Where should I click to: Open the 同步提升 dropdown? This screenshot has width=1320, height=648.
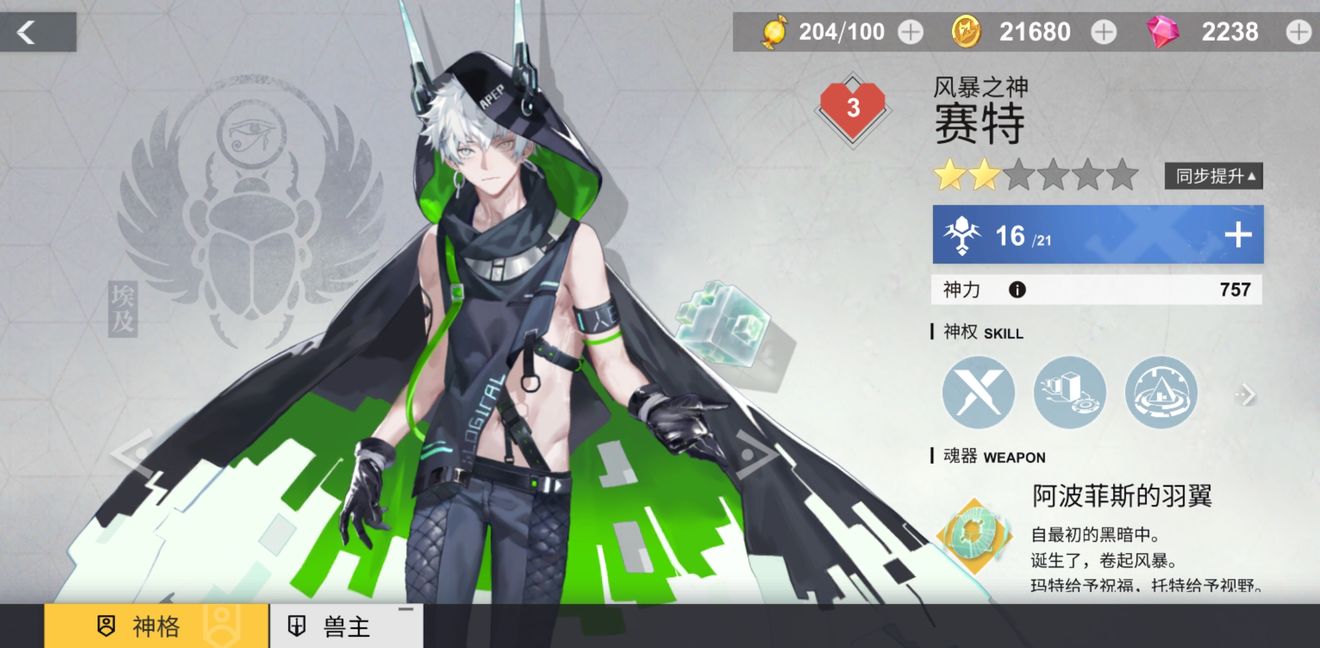point(1213,176)
